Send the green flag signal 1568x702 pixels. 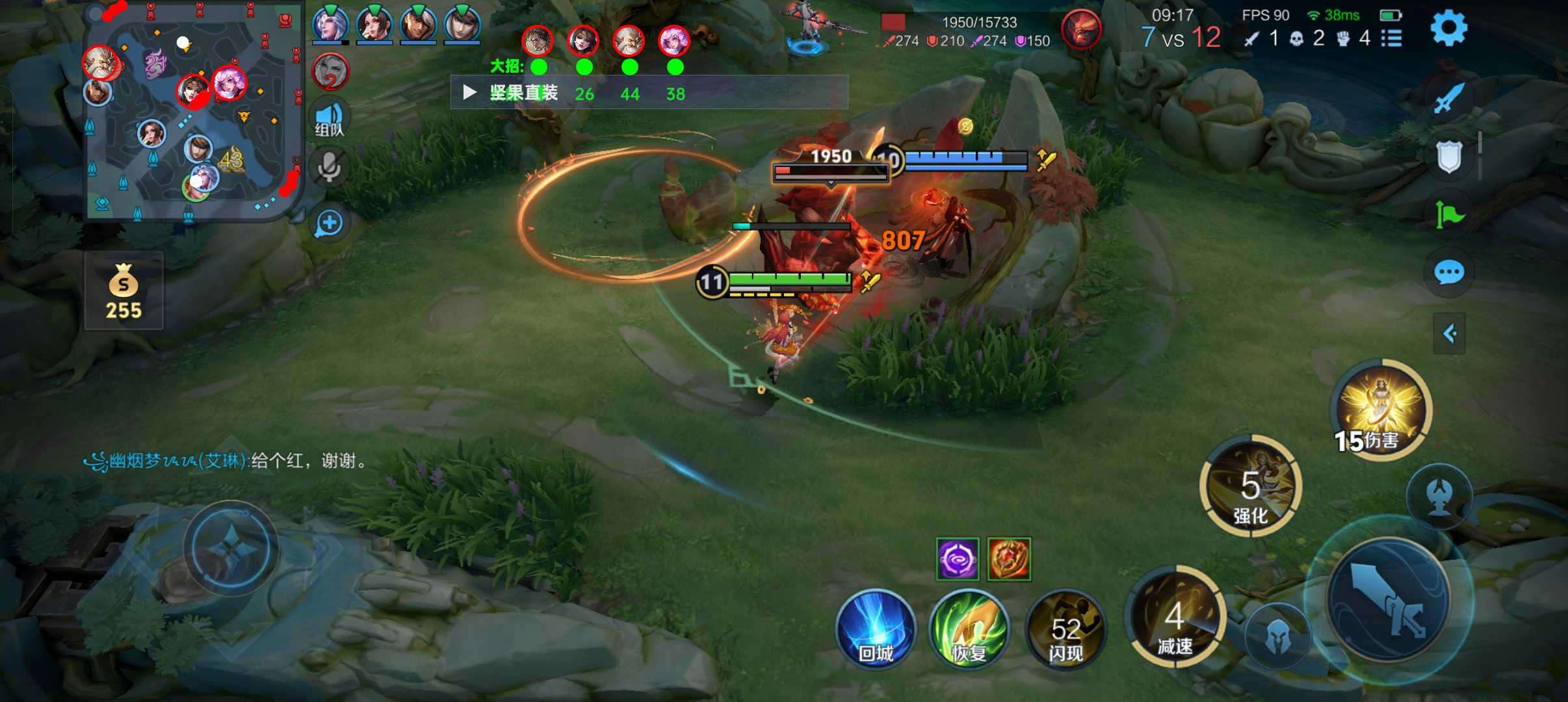1449,214
